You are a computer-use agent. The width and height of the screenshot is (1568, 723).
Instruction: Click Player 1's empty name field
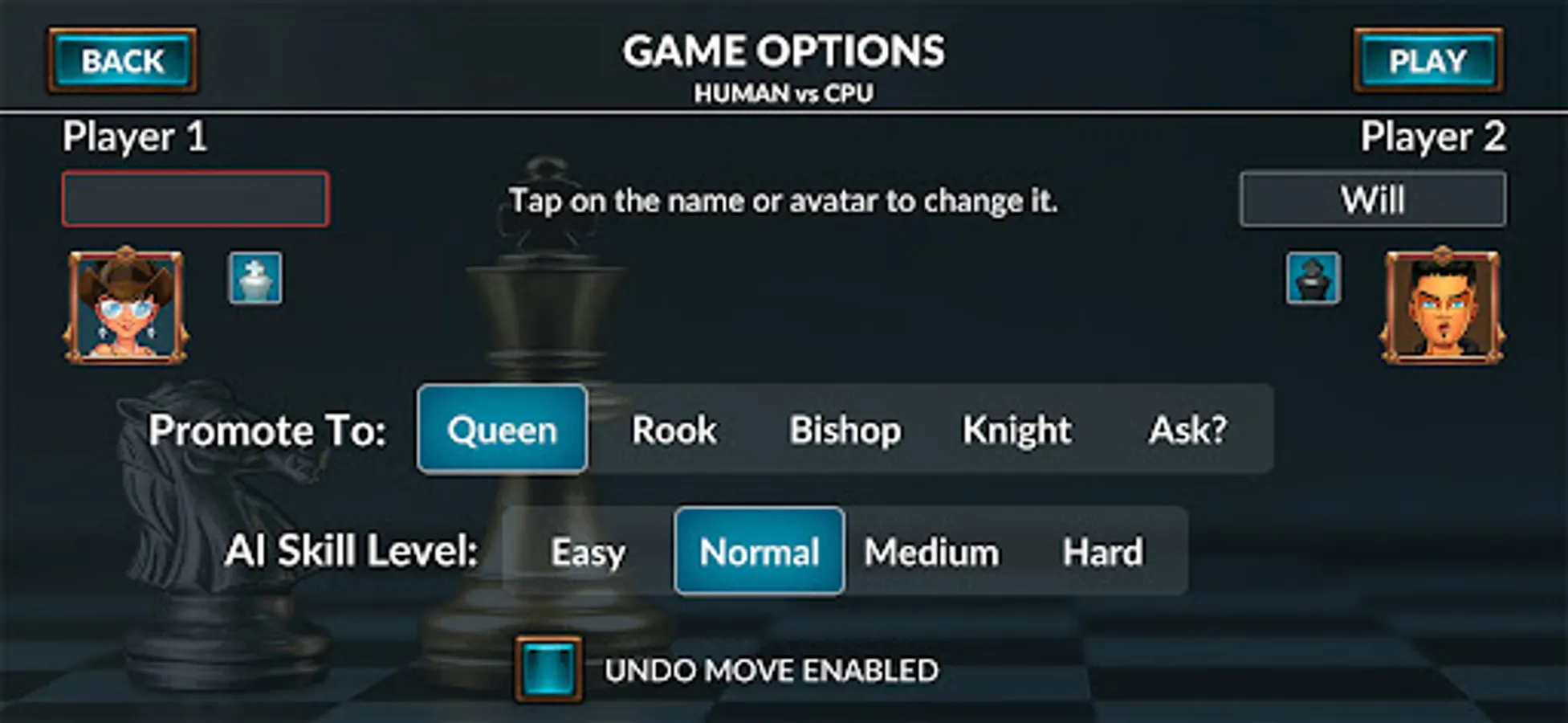tap(195, 198)
